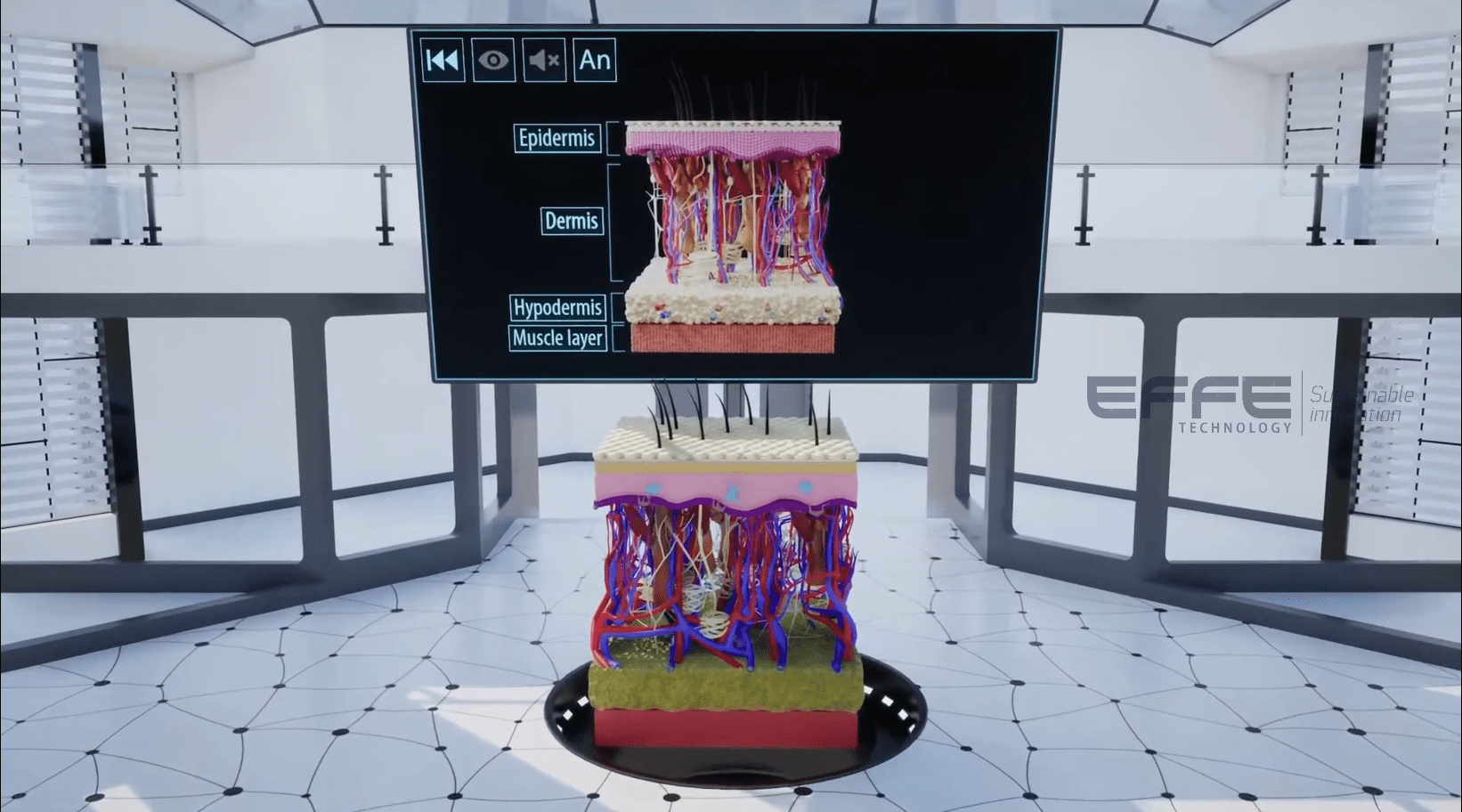The image size is (1462, 812).
Task: Open annotations via the An button
Action: [x=595, y=61]
